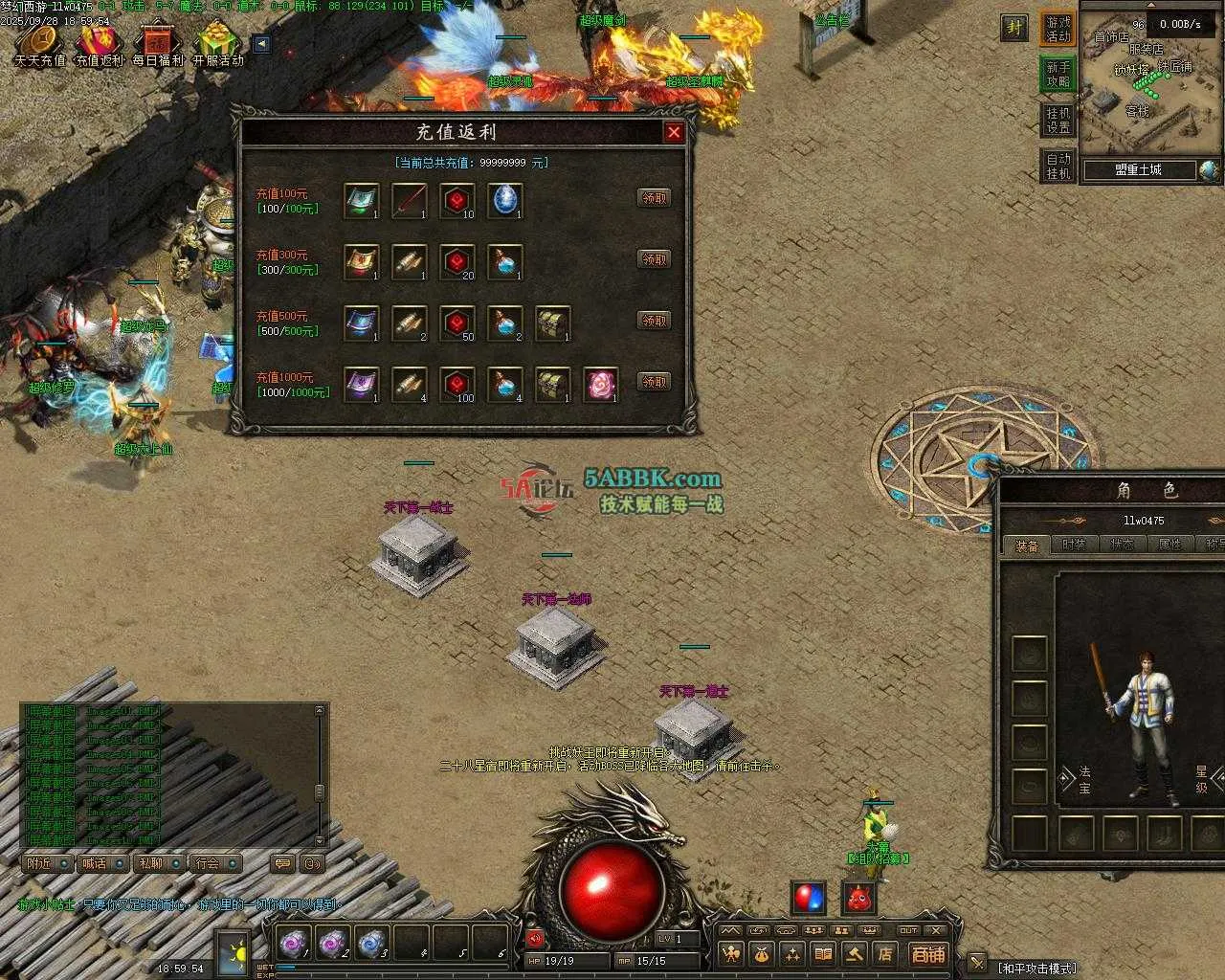This screenshot has height=980, width=1225.
Task: Open the 开服活动 server launch events
Action: 218,45
